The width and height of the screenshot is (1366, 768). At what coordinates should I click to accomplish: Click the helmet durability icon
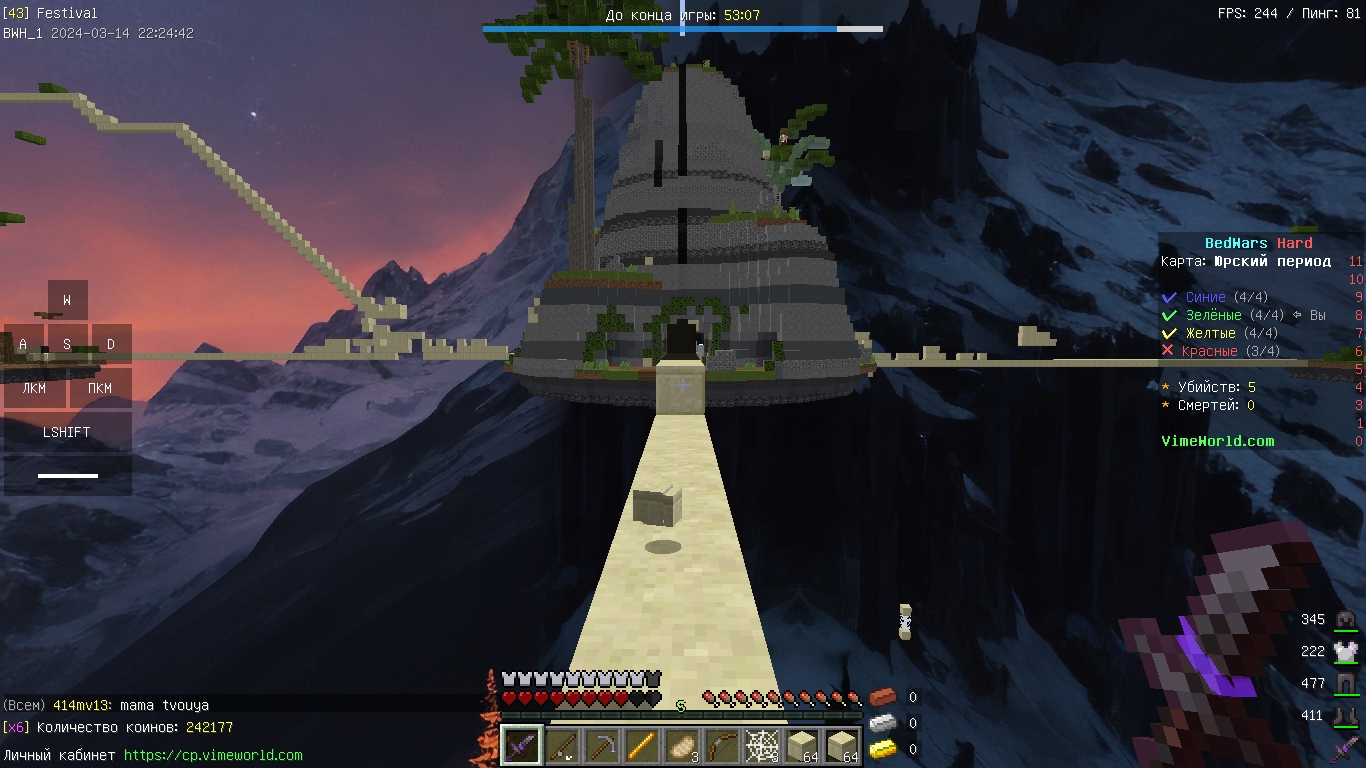point(1345,620)
